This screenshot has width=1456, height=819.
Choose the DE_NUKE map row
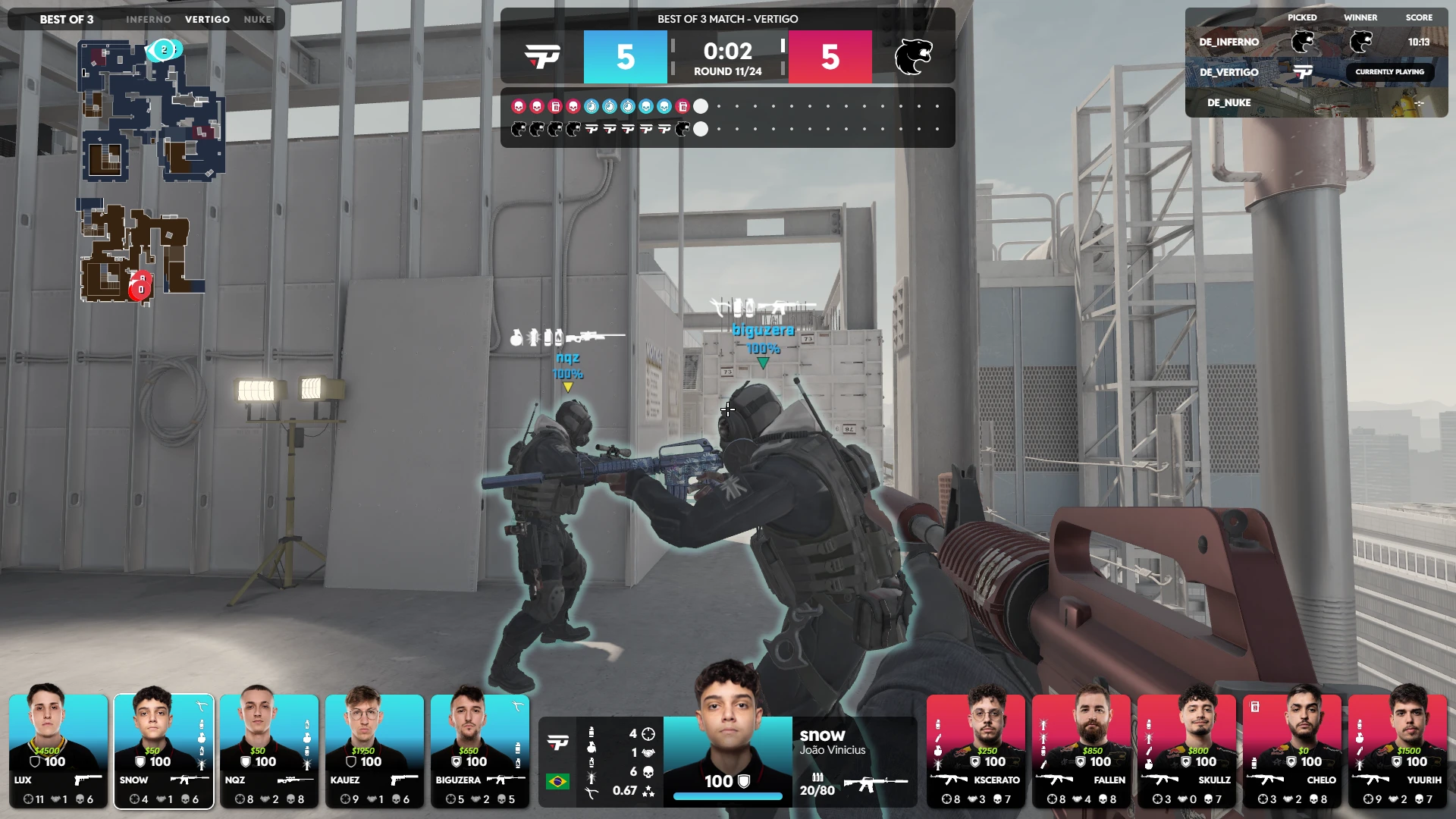1316,102
